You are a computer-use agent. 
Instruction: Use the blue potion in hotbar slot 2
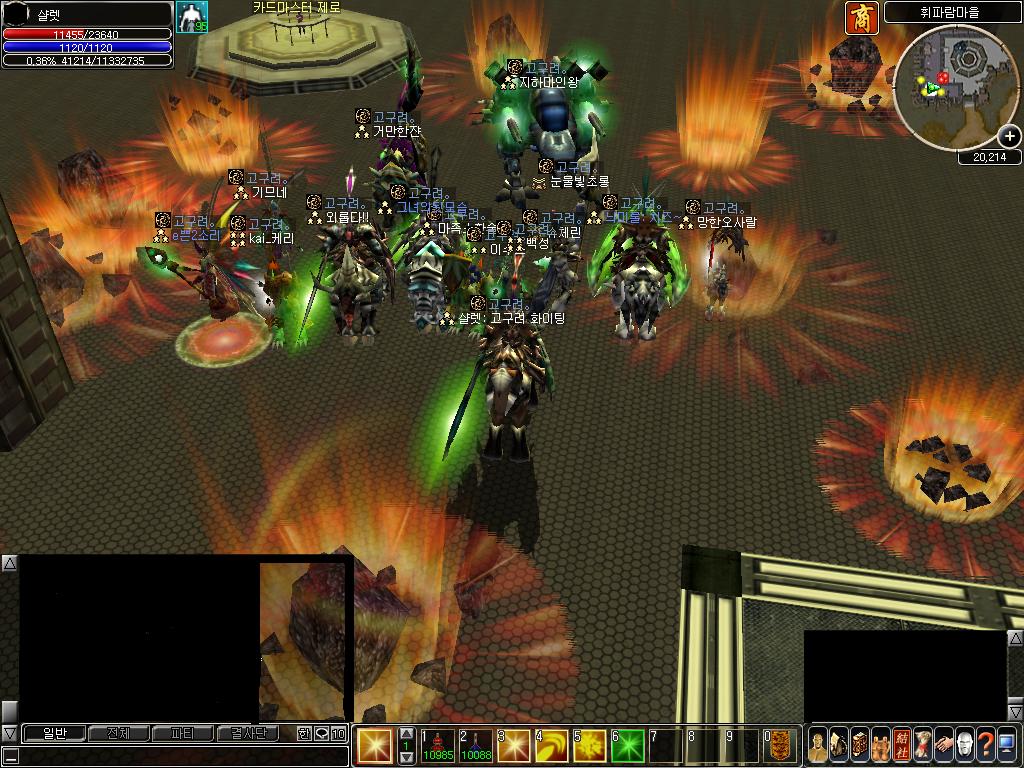(x=476, y=745)
